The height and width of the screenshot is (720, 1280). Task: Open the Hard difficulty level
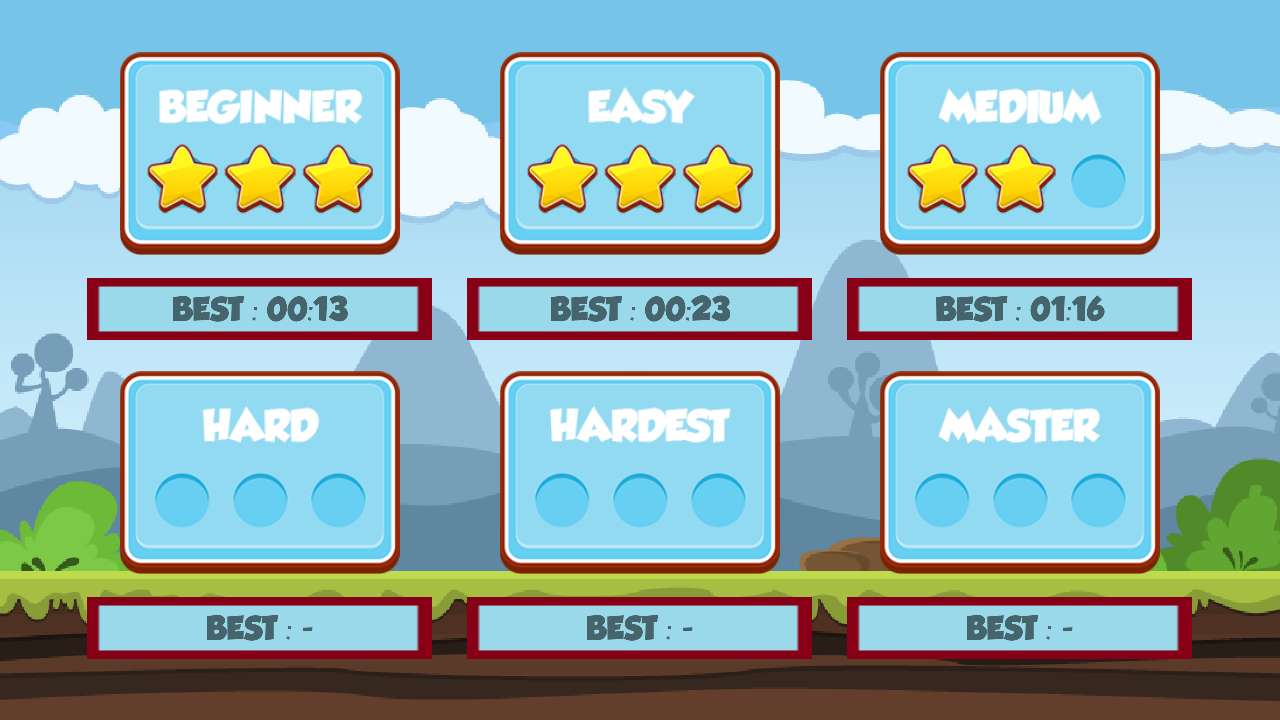[x=260, y=470]
